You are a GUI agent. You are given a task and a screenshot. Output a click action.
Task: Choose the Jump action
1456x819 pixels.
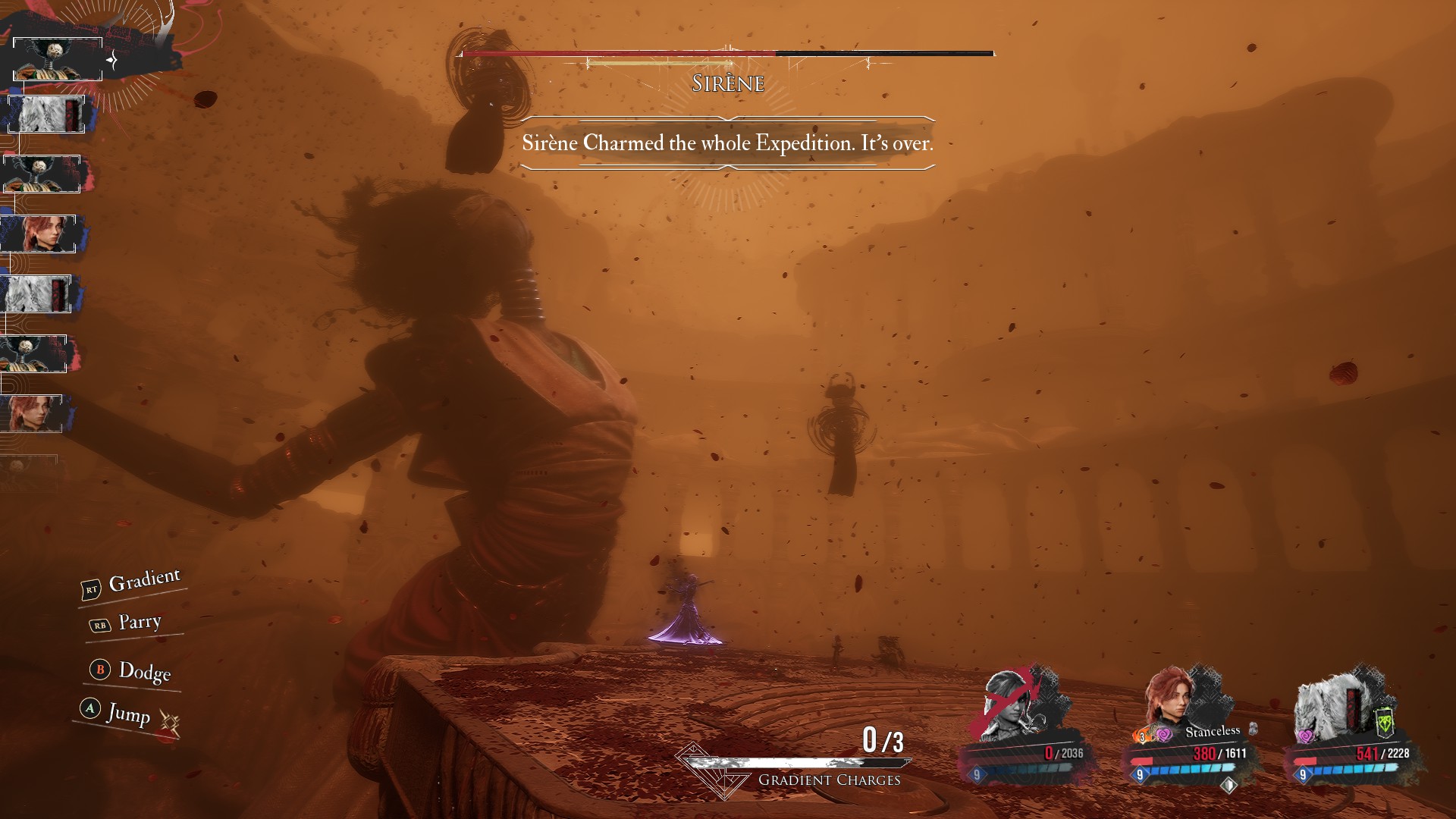point(128,713)
